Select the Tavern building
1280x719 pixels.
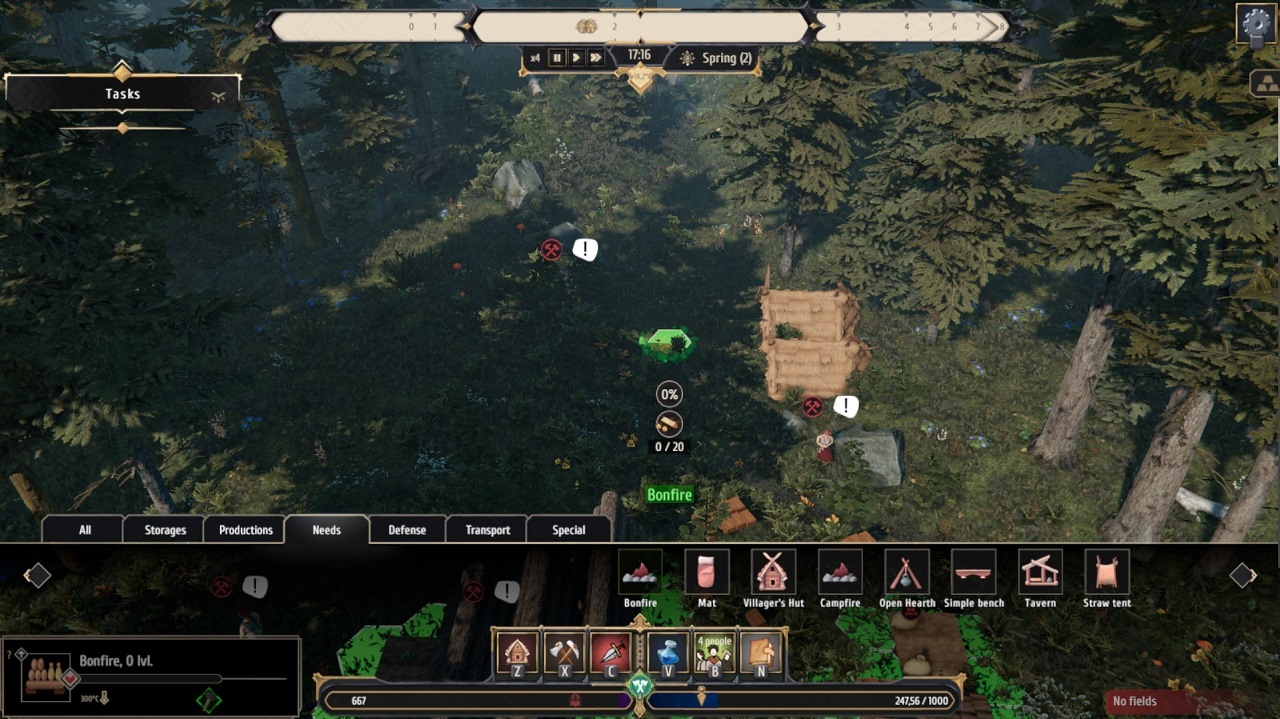(x=1040, y=573)
